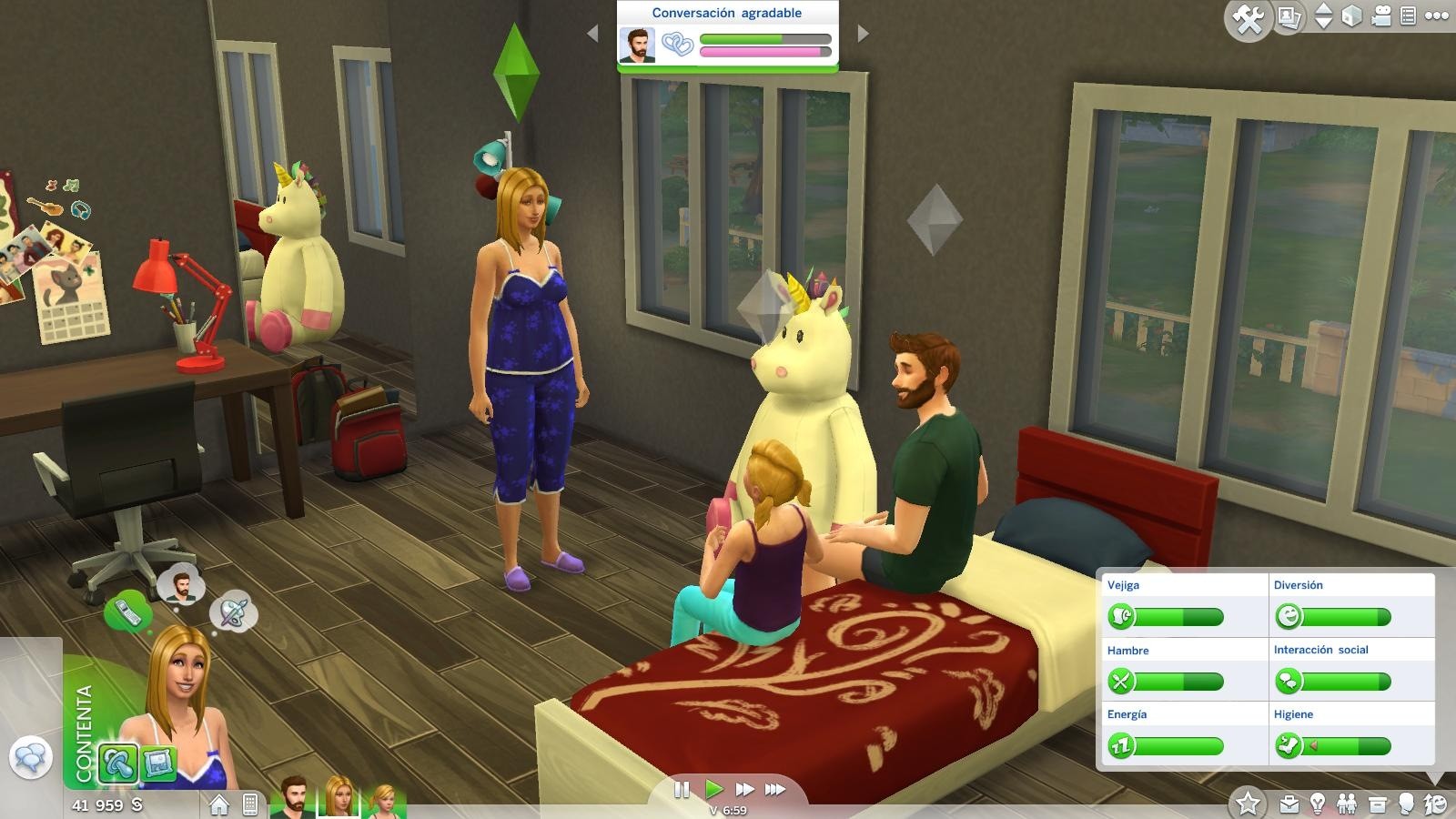Open the Career briefcase panel

click(x=1289, y=804)
